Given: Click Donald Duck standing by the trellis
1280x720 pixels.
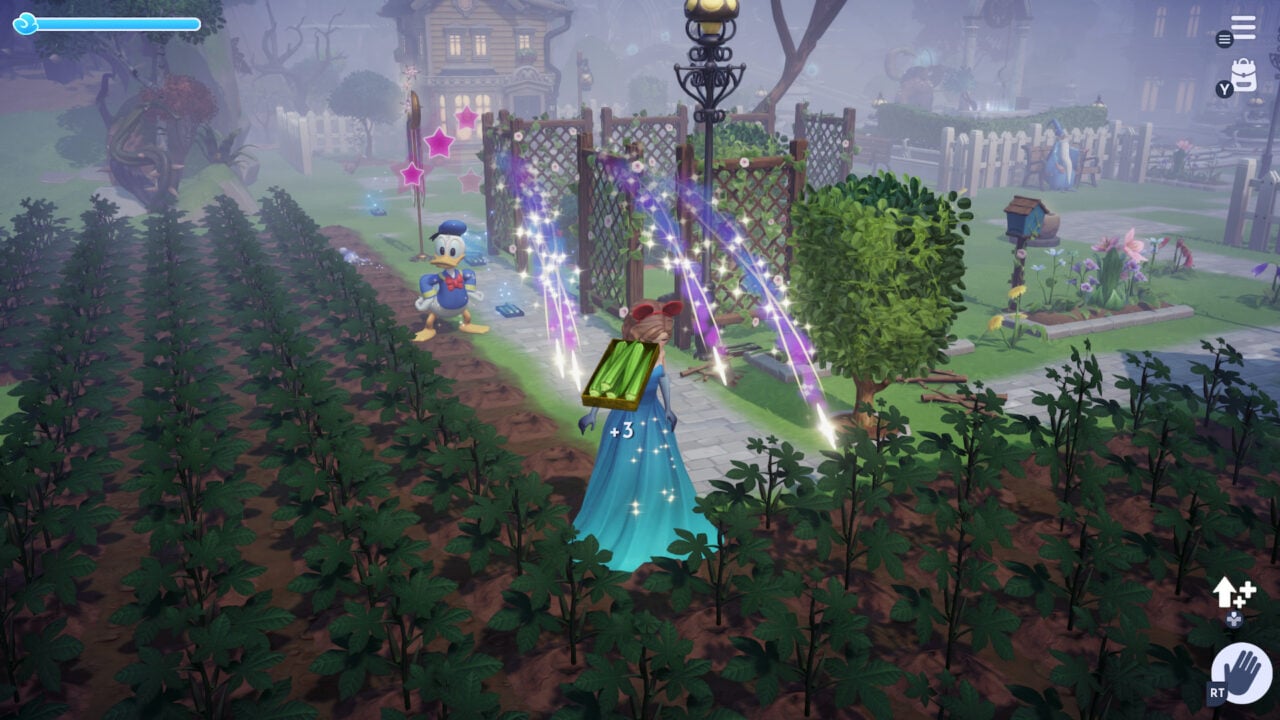Looking at the screenshot, I should 449,281.
